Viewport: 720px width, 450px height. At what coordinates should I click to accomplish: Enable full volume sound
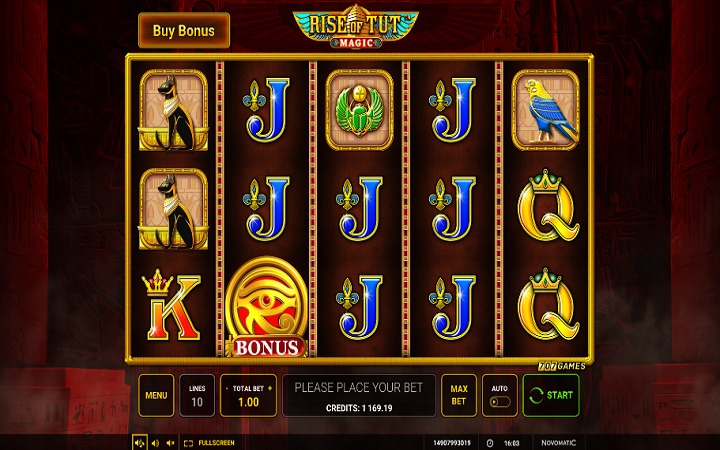(140, 441)
